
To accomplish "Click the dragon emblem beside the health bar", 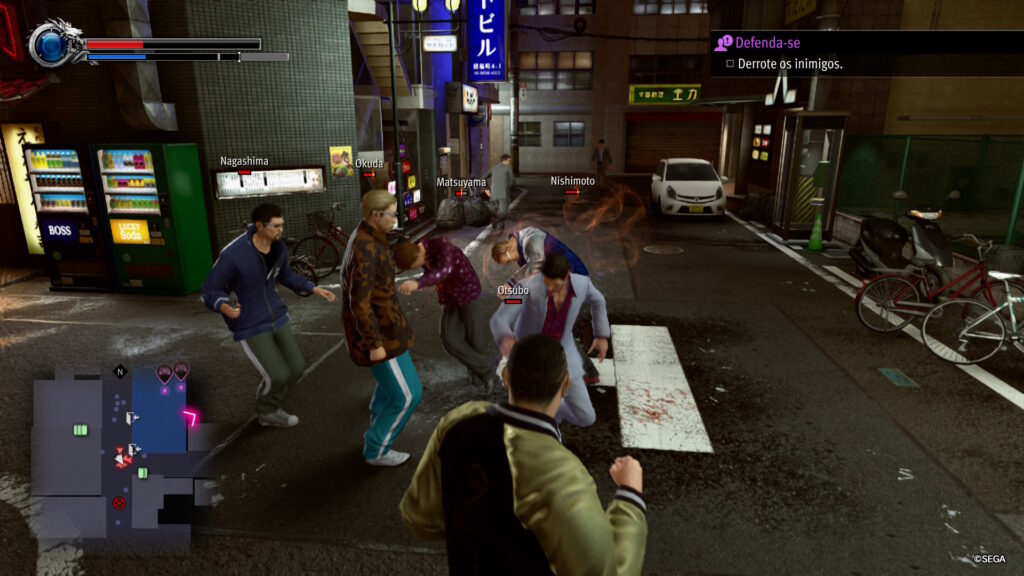I will [x=50, y=43].
